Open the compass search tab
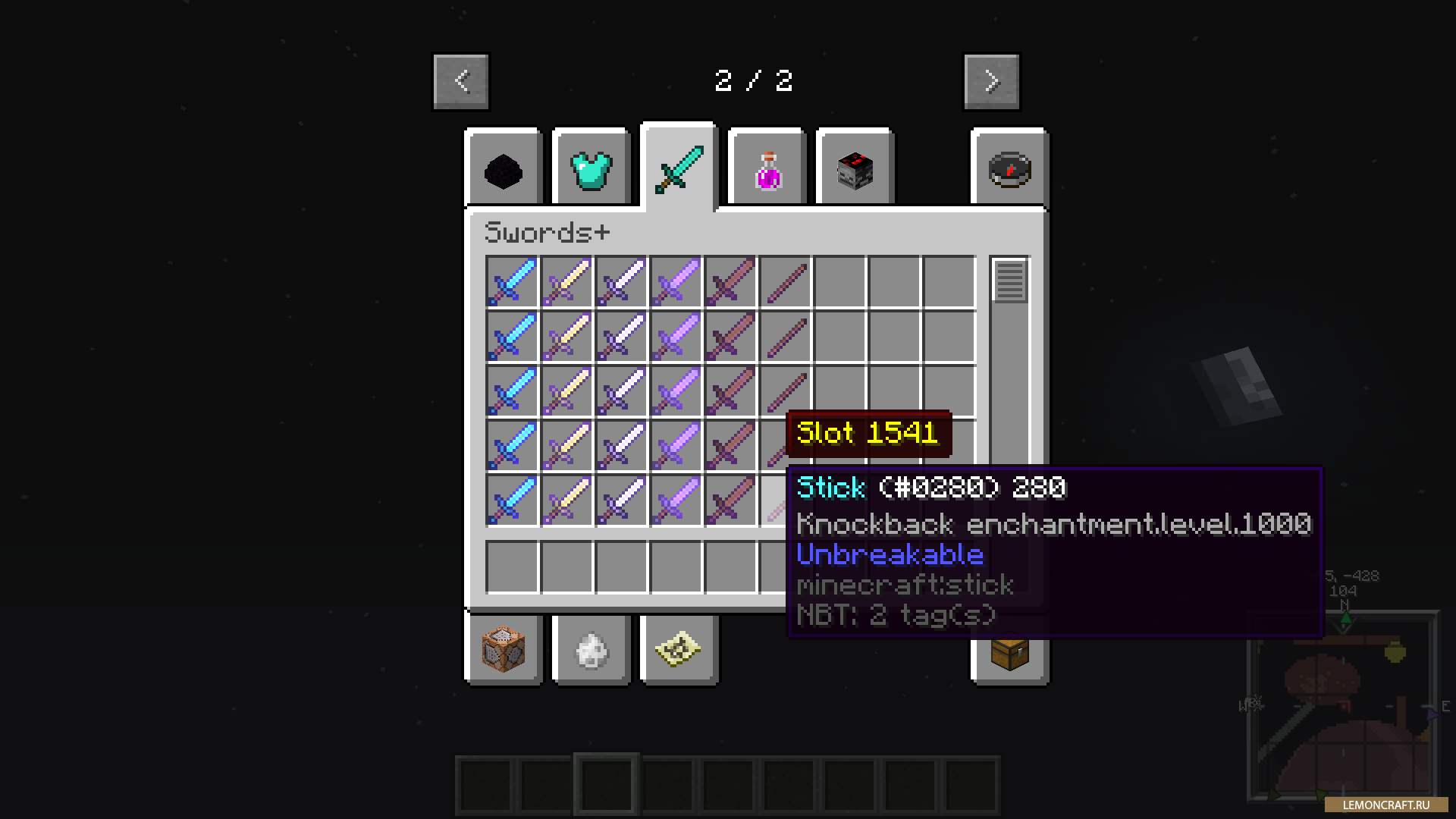Screen dimensions: 1456x819 coord(1009,169)
